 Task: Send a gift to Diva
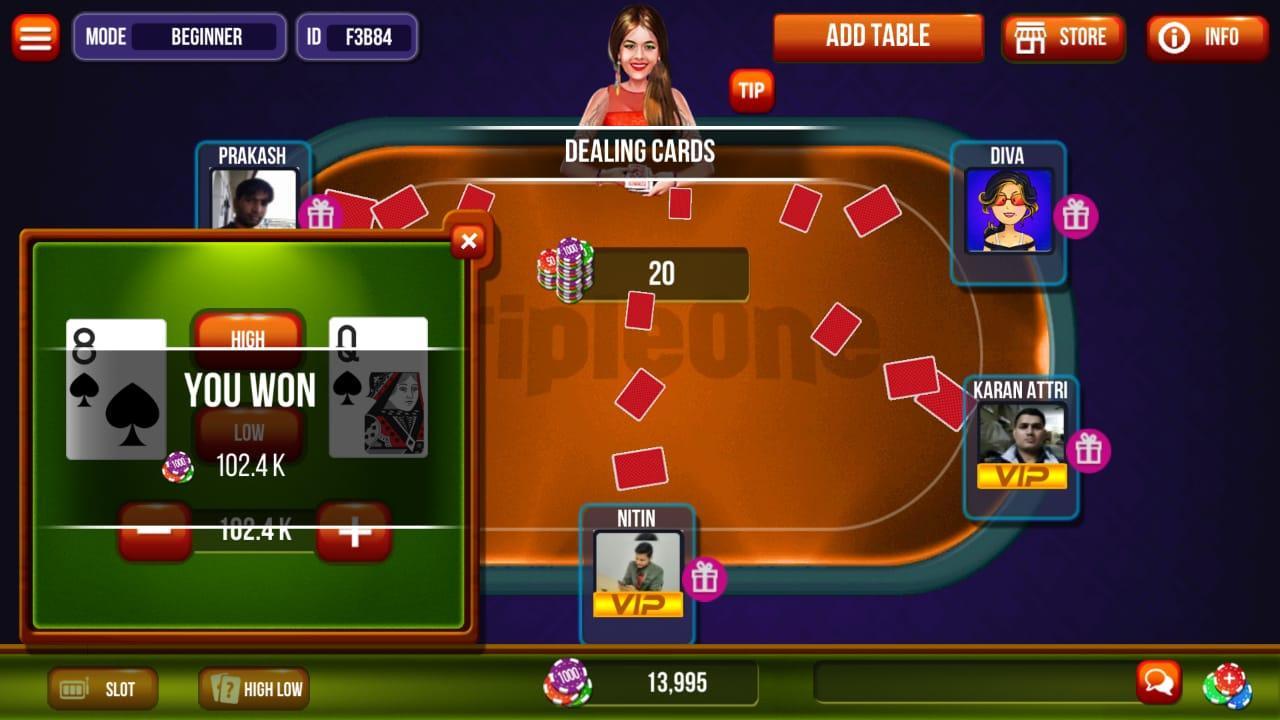pyautogui.click(x=1075, y=216)
